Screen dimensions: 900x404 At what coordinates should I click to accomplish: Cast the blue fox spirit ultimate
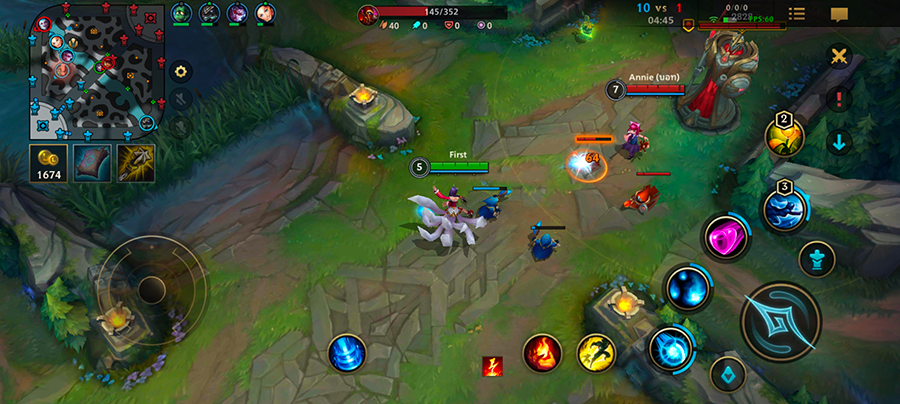(785, 209)
